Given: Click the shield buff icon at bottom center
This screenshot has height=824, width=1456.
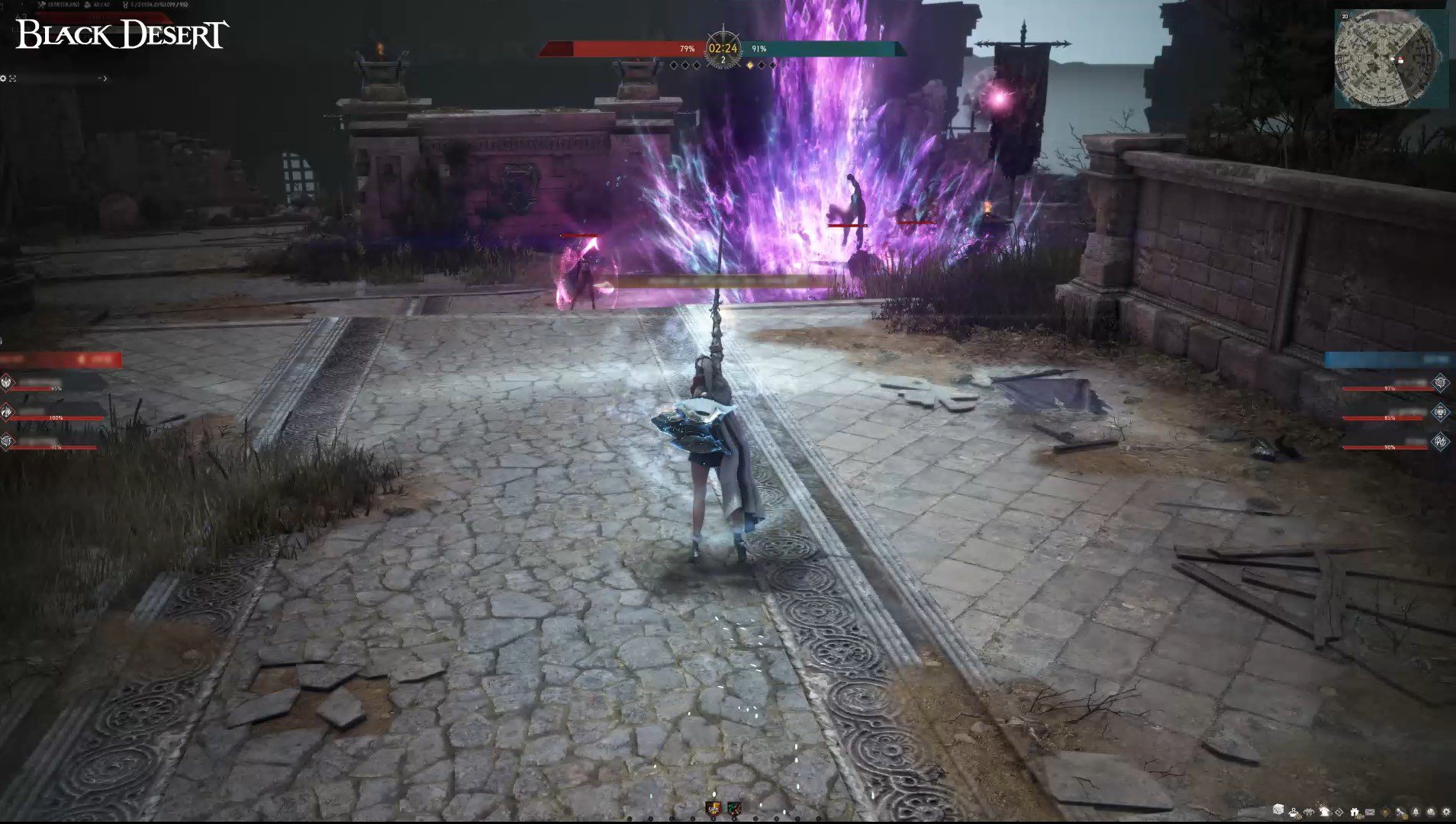Looking at the screenshot, I should click(x=713, y=808).
